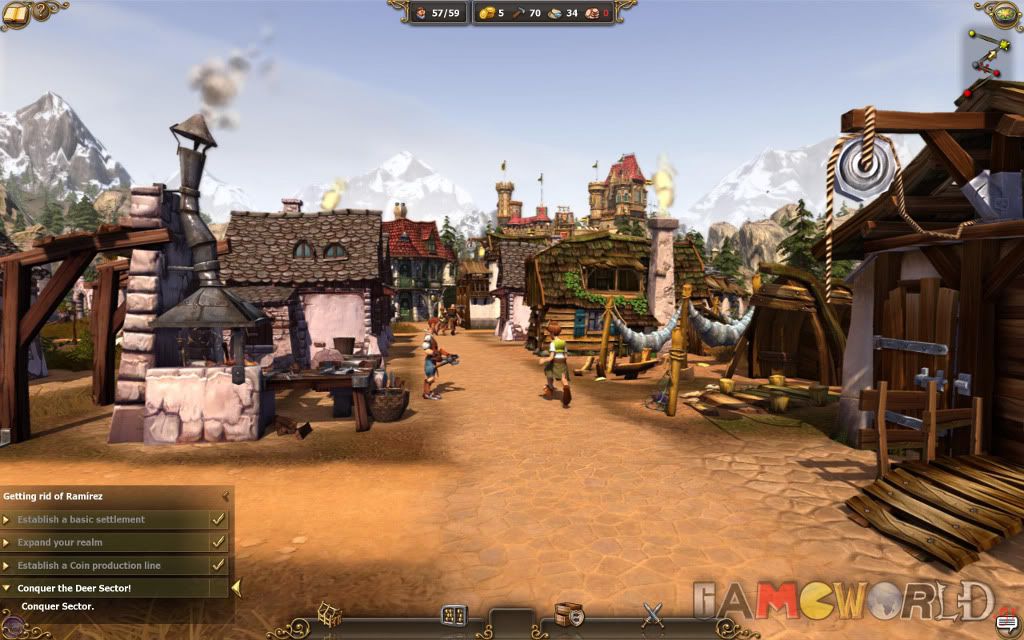Collapse the 'Conquer the Deer Sector!' objective
This screenshot has height=640, width=1024.
(8, 589)
